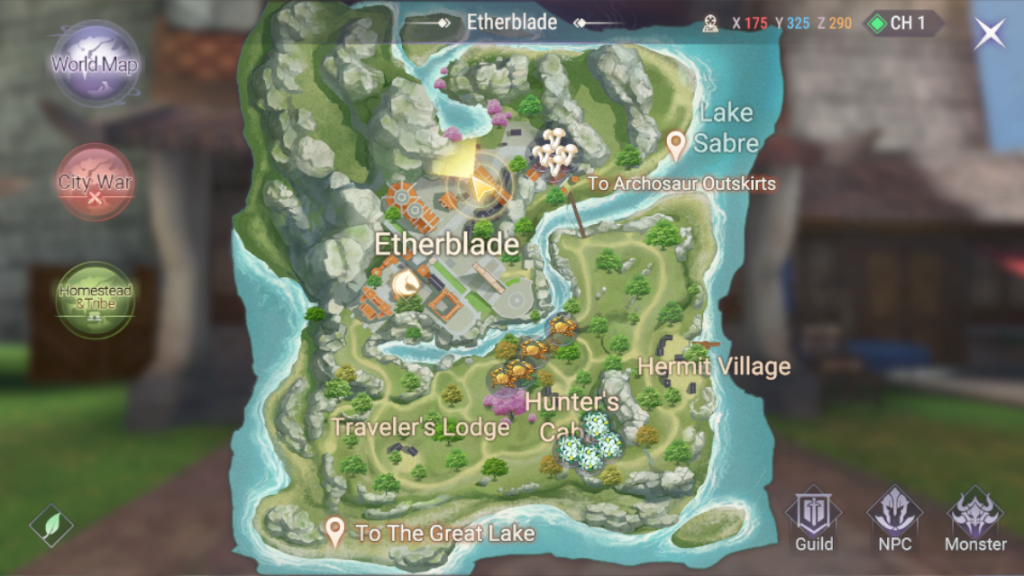The height and width of the screenshot is (576, 1024).
Task: Close the Etherblade map screen
Action: [990, 32]
